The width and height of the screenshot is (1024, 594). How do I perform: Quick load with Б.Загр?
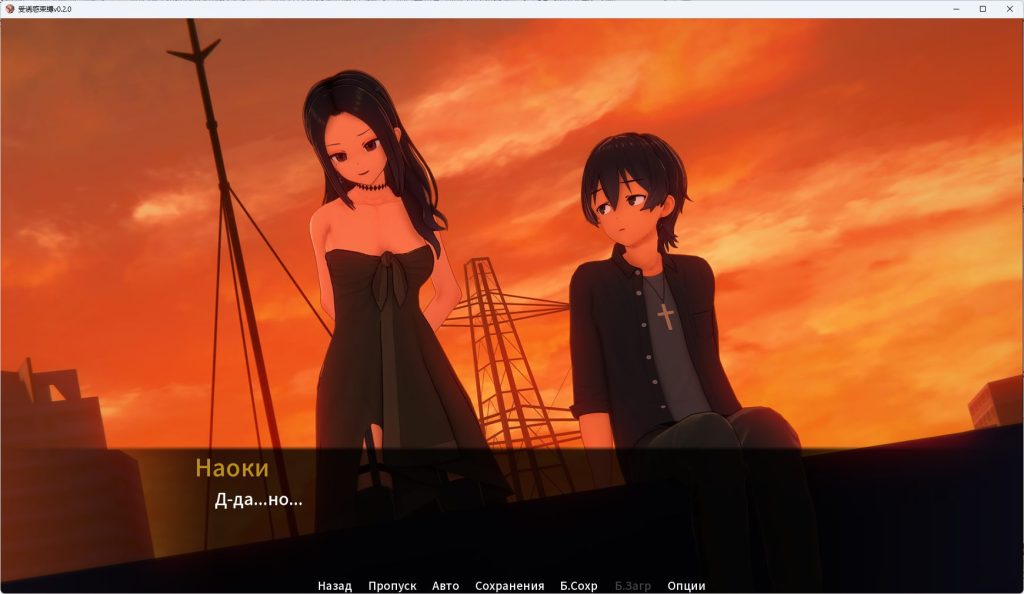click(632, 586)
